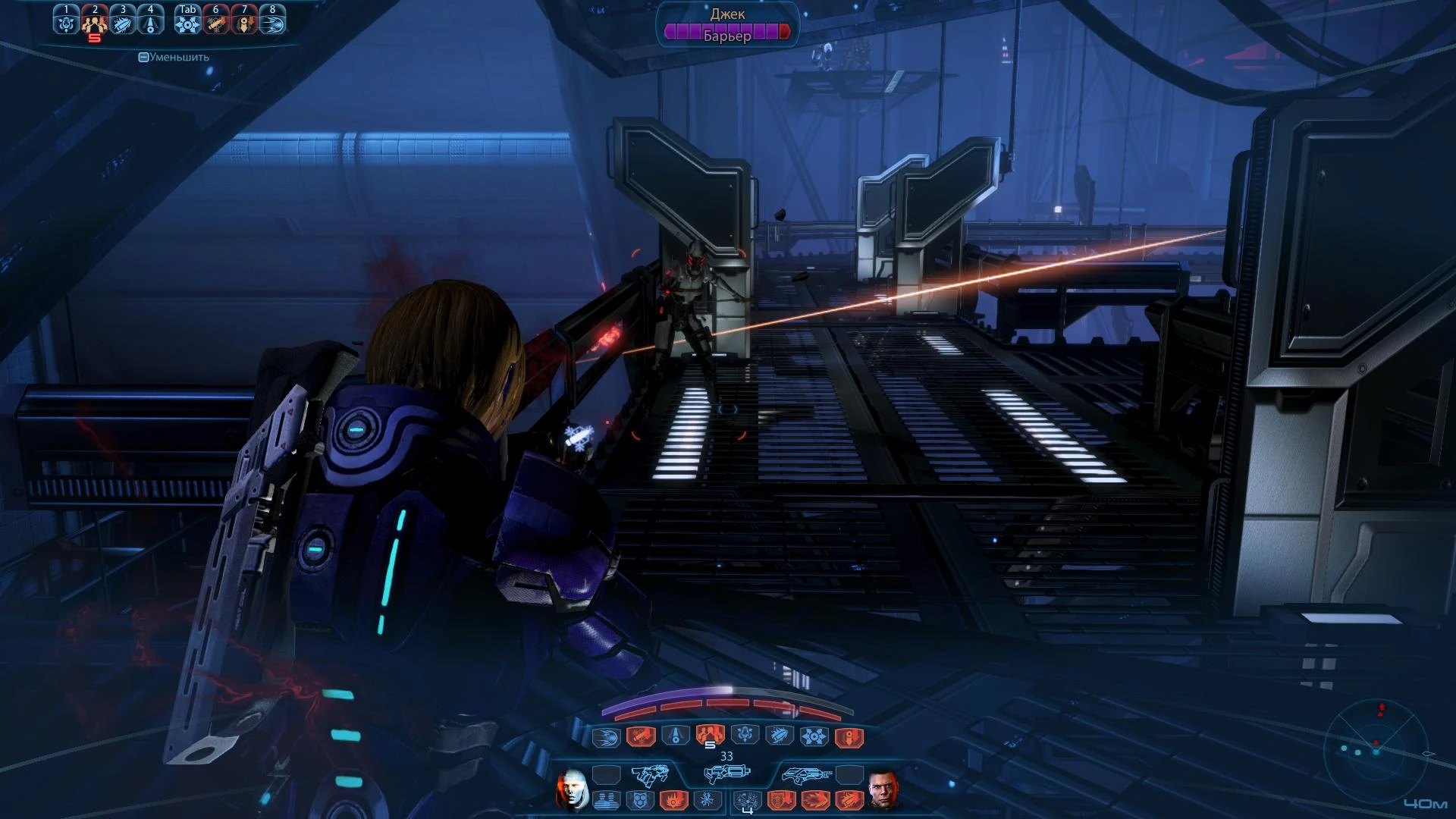Viewport: 1456px width, 819px height.
Task: Throw the squadmate's grenade showing count 4
Action: (748, 800)
